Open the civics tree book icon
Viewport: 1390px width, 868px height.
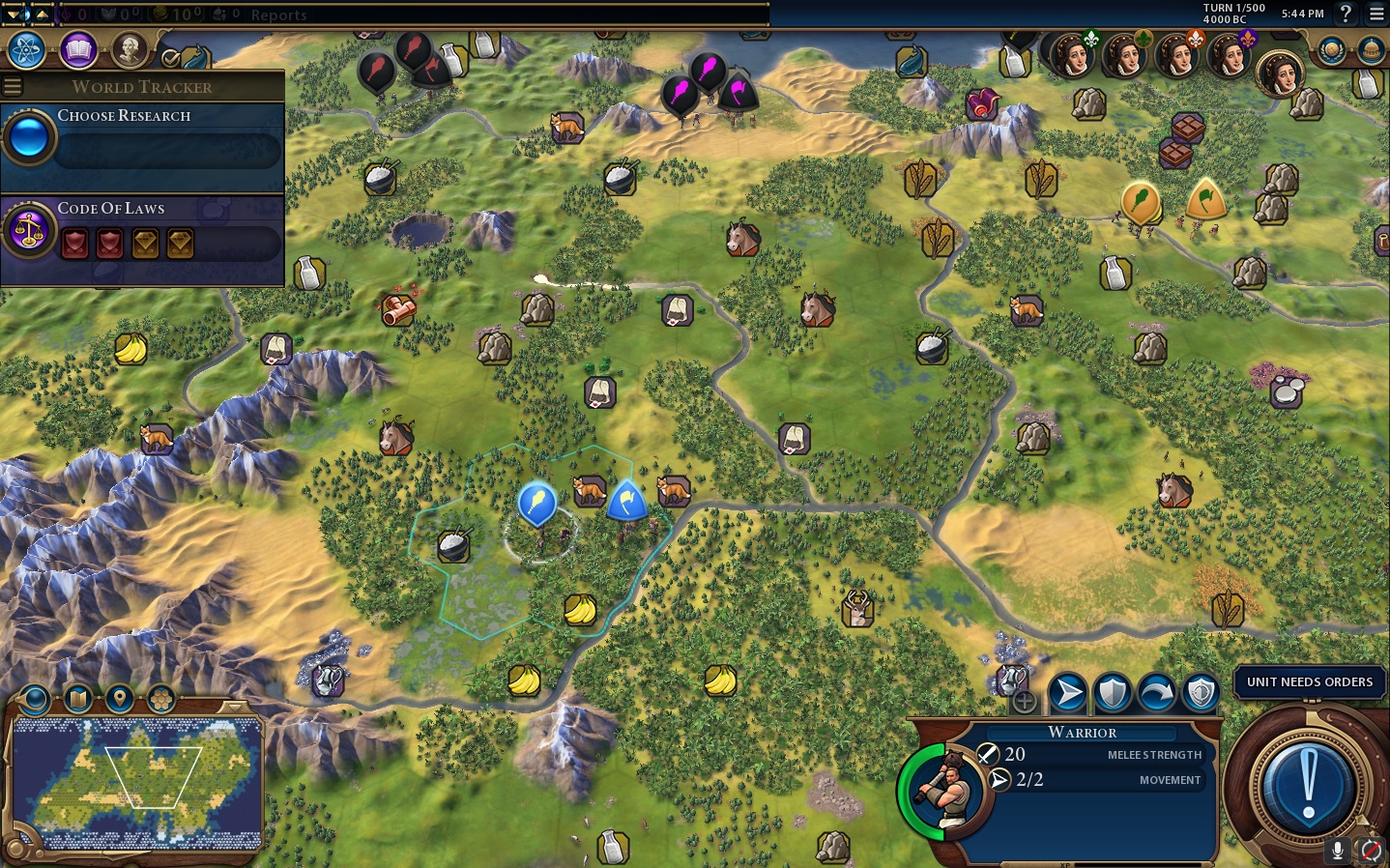pos(78,50)
